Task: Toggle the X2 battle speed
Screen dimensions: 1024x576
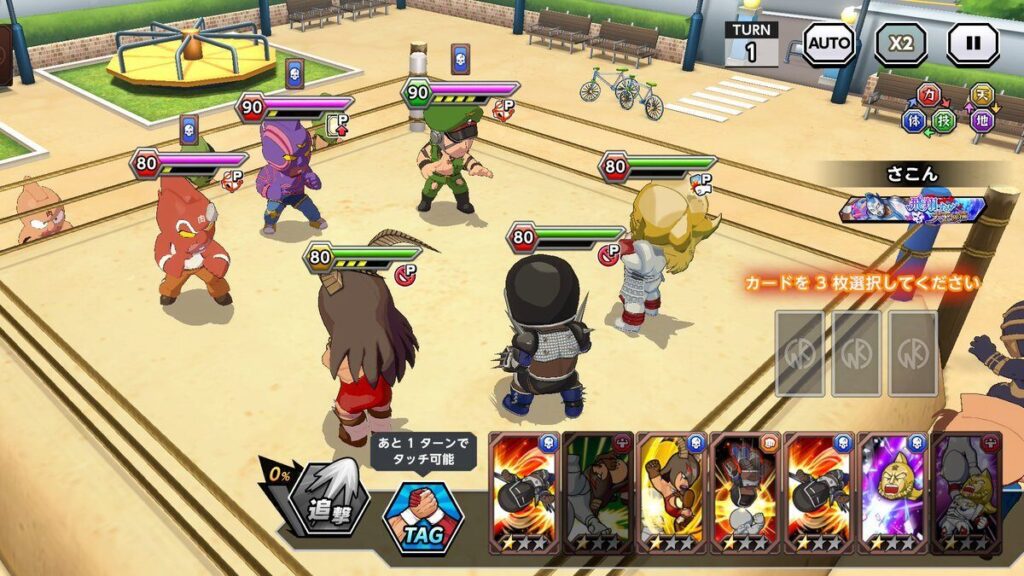Action: tap(901, 45)
